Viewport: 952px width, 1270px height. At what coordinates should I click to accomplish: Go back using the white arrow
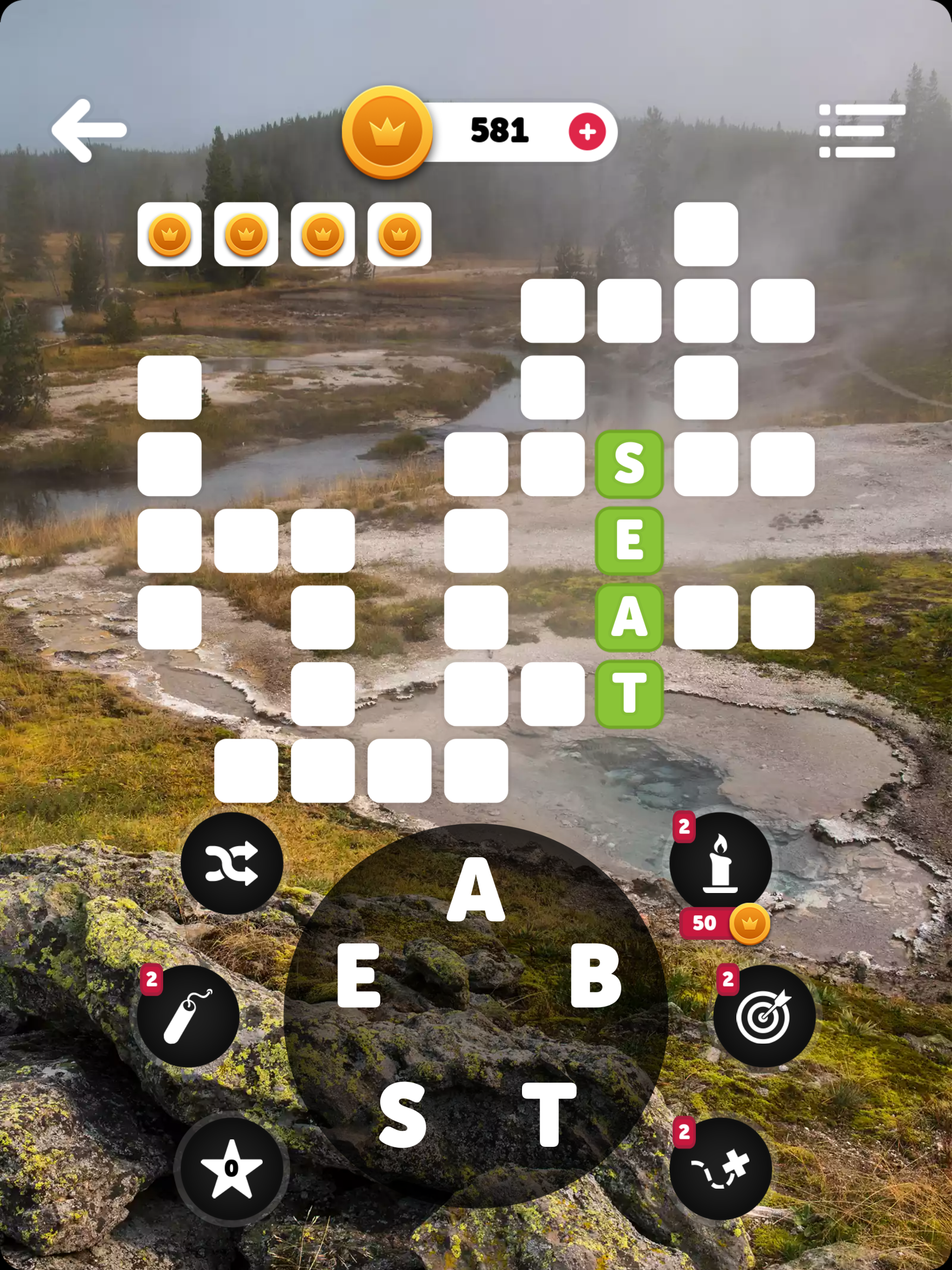pos(89,130)
